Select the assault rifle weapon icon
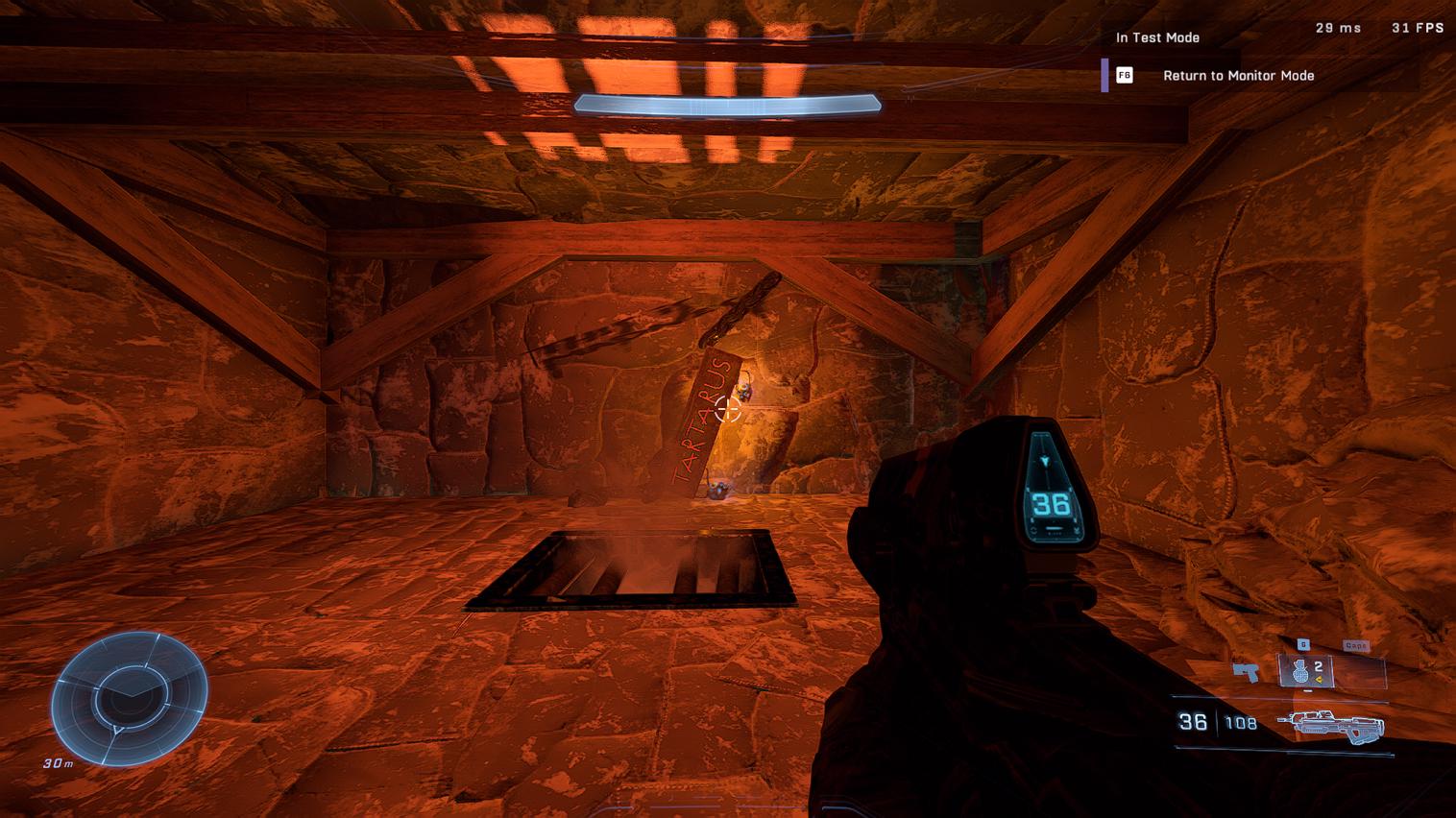 (1331, 726)
